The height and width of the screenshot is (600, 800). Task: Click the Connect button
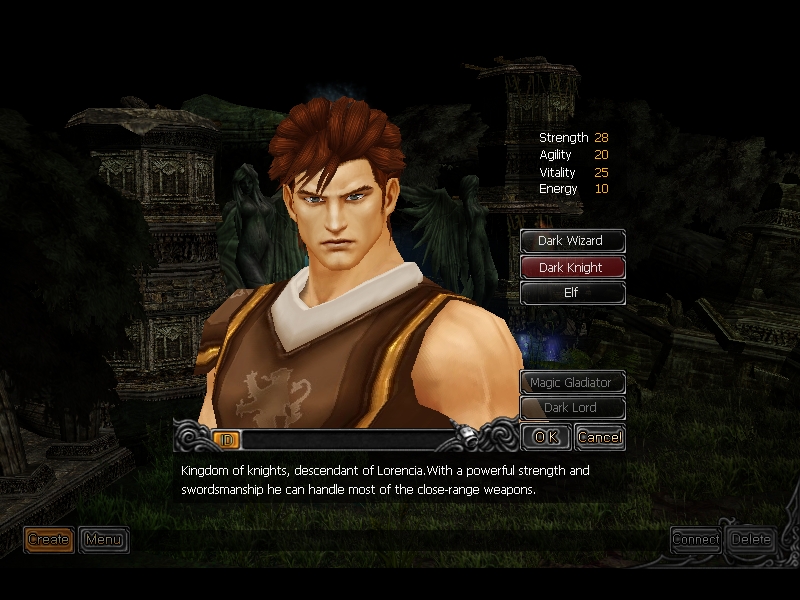tap(696, 539)
